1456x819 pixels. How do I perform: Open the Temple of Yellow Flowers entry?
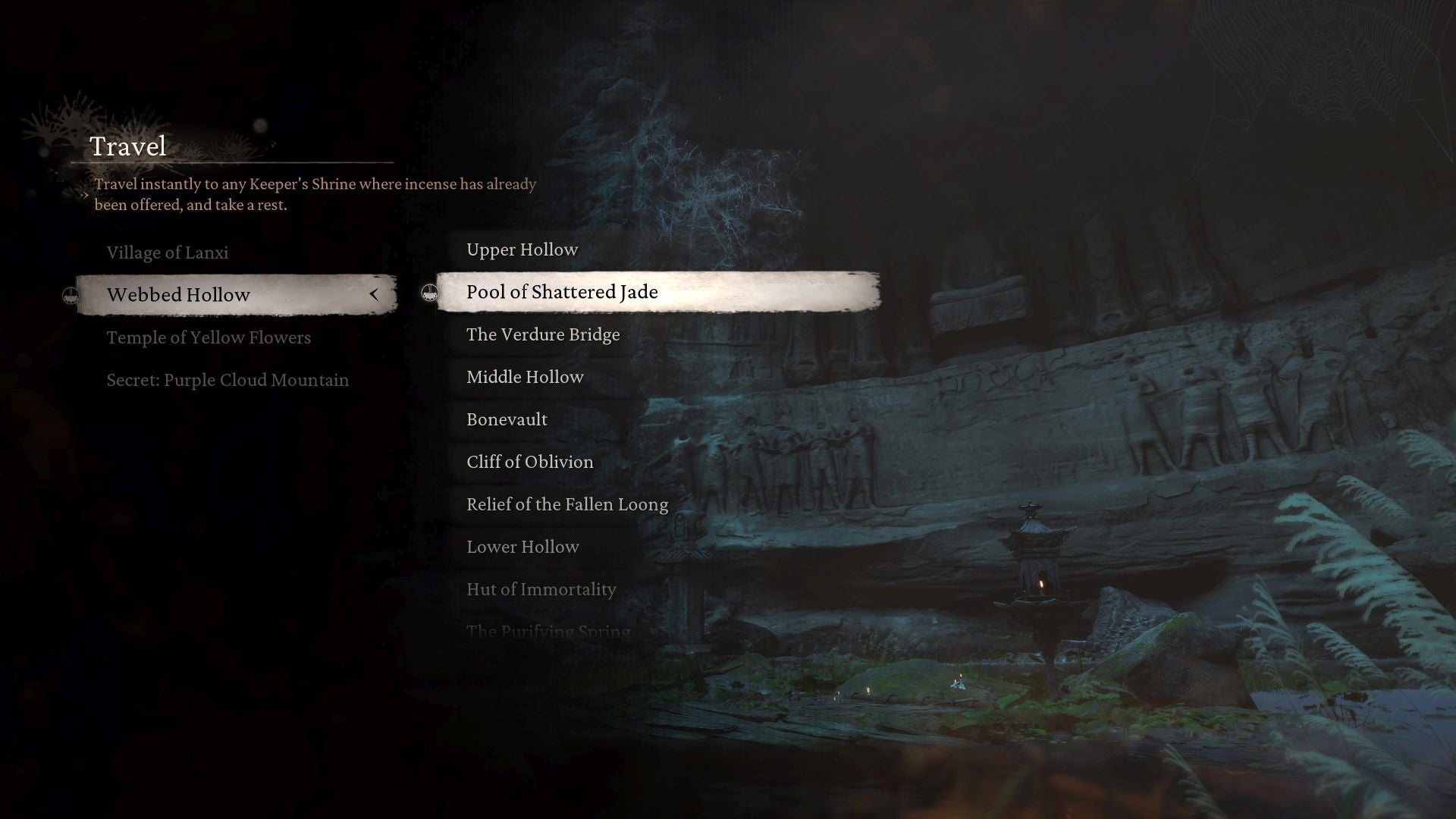(x=209, y=337)
